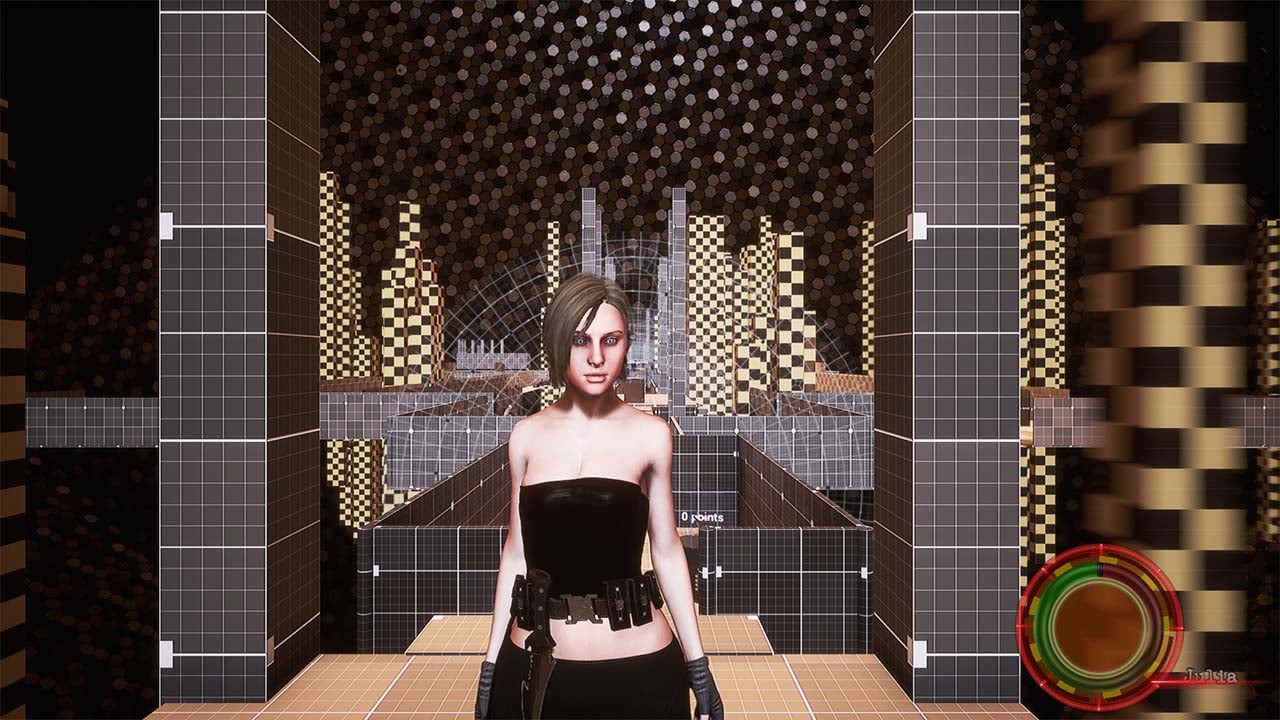The height and width of the screenshot is (720, 1280).
Task: Click an ammo pouch on the utility belt
Action: [618, 600]
